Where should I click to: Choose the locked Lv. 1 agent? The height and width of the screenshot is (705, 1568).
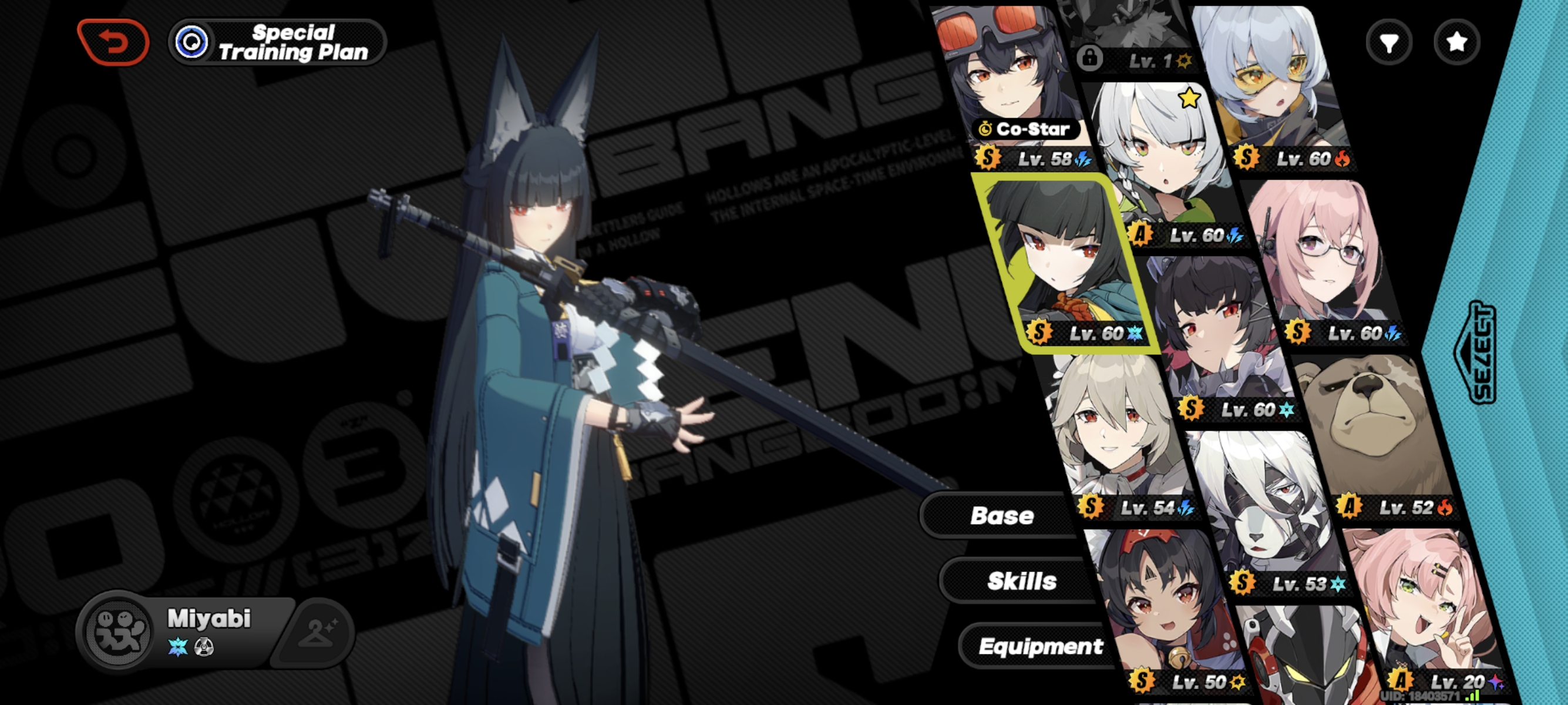[x=1126, y=36]
